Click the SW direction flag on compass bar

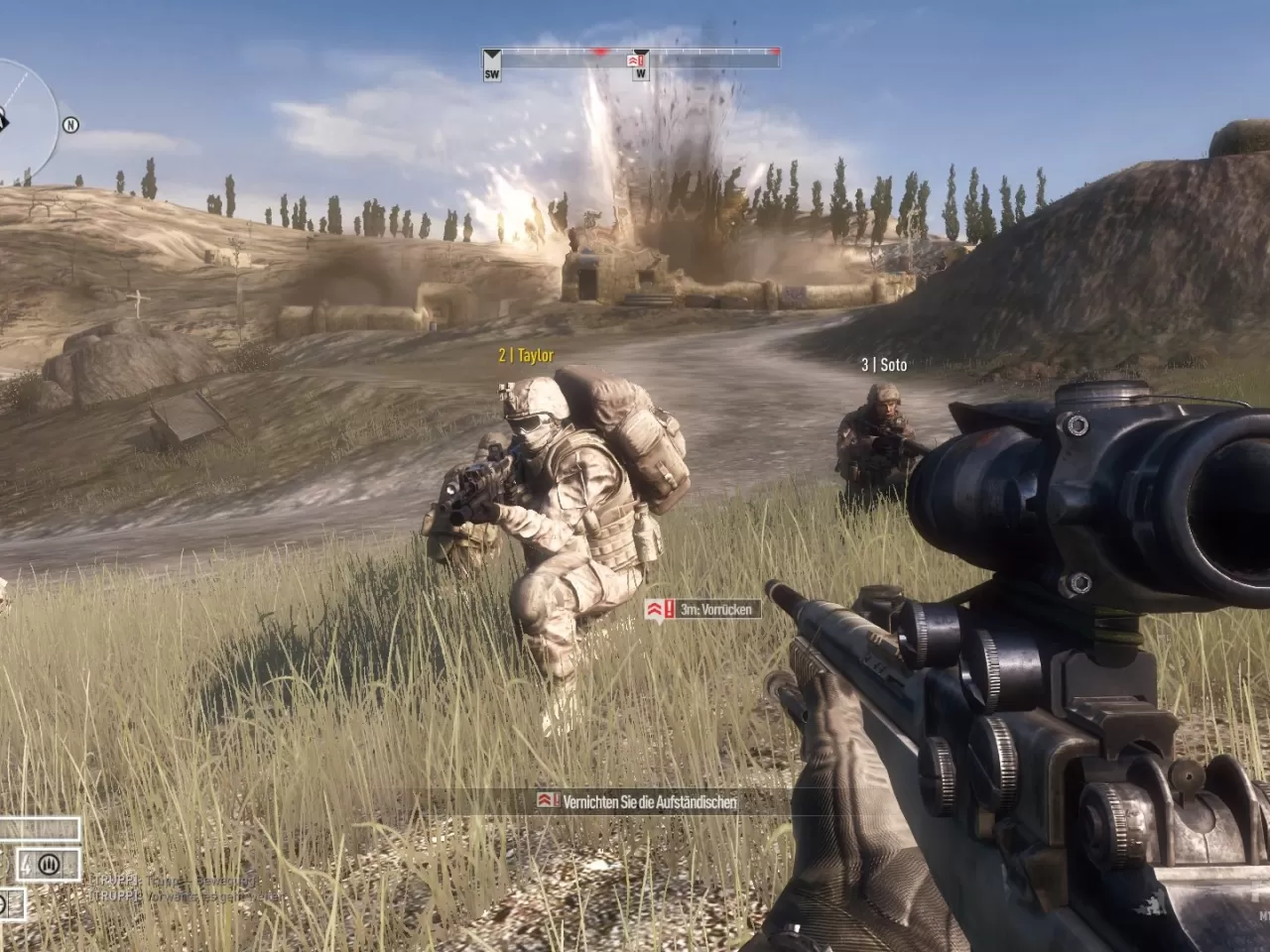coord(490,66)
